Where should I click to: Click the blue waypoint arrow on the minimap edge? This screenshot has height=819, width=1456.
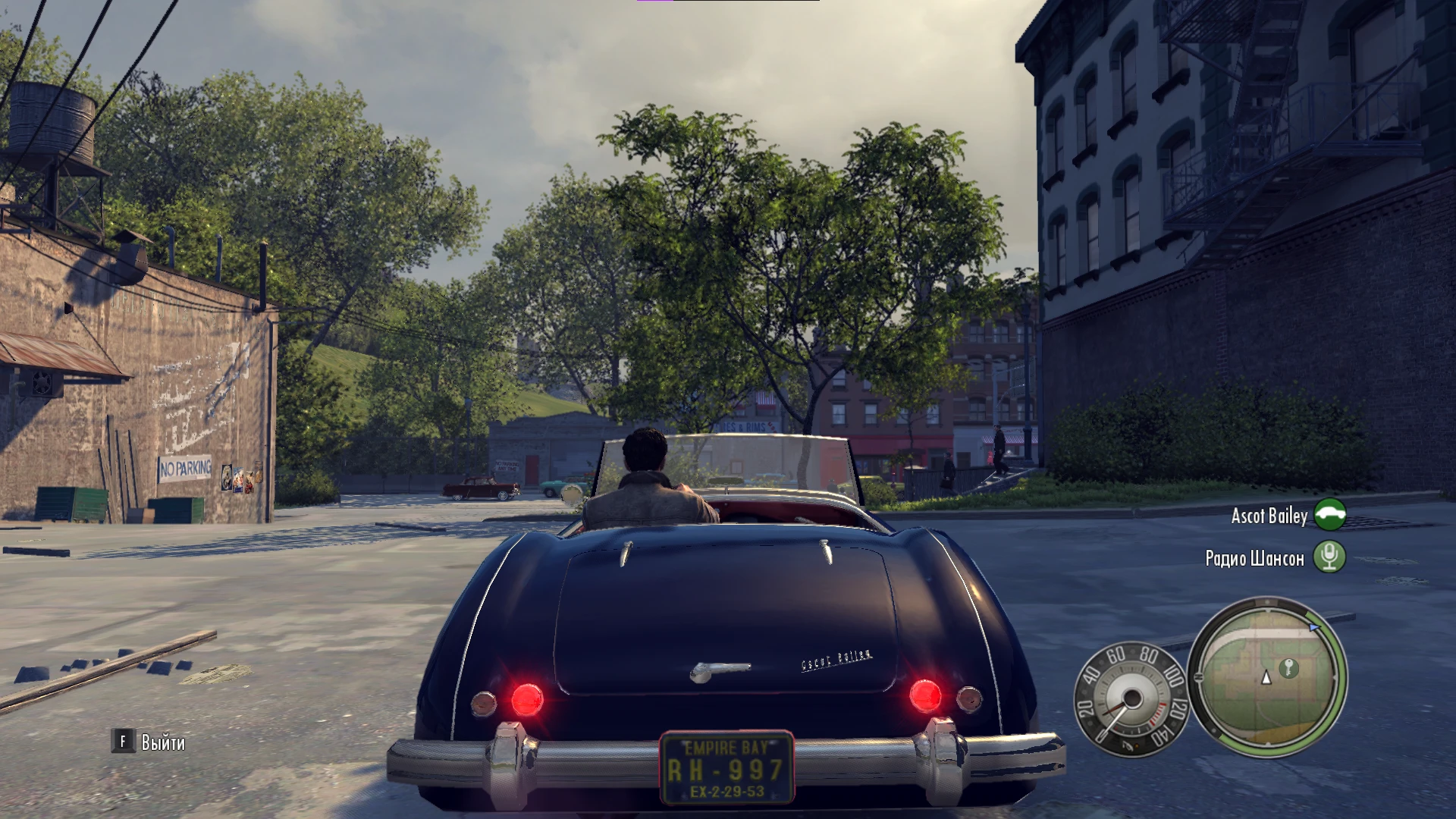1315,628
